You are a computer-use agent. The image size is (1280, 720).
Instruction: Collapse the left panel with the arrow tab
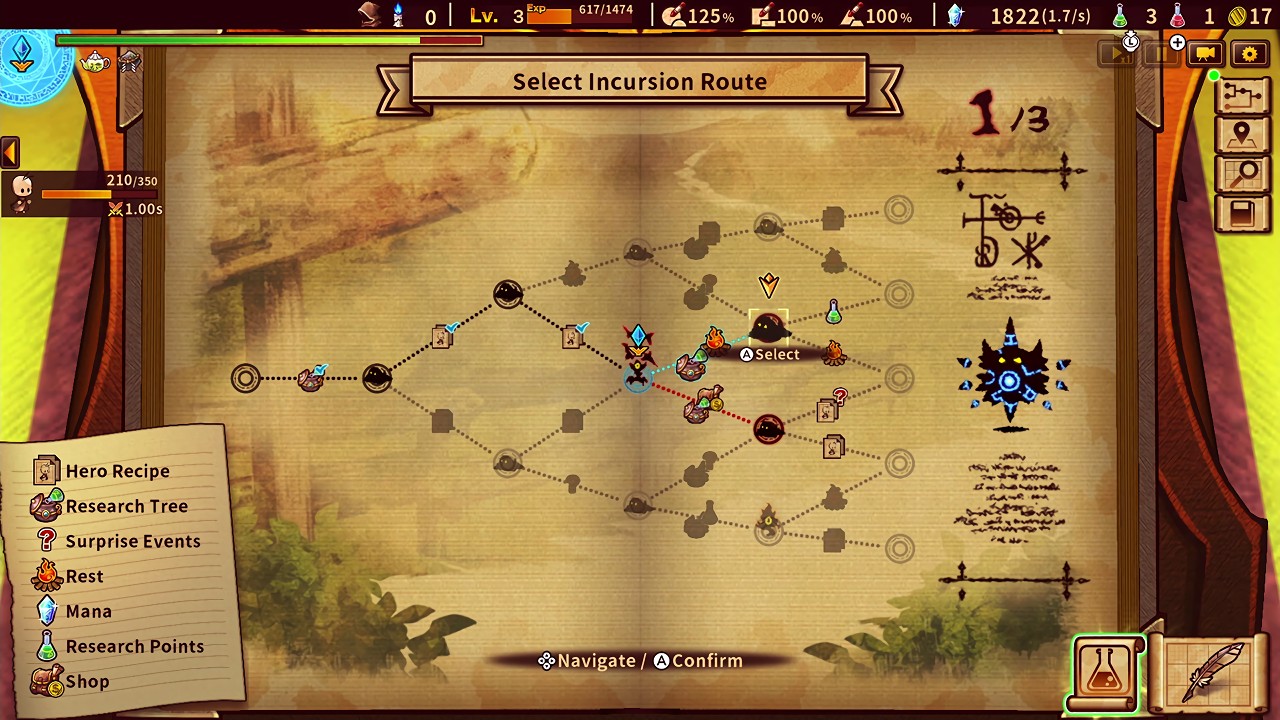point(10,150)
